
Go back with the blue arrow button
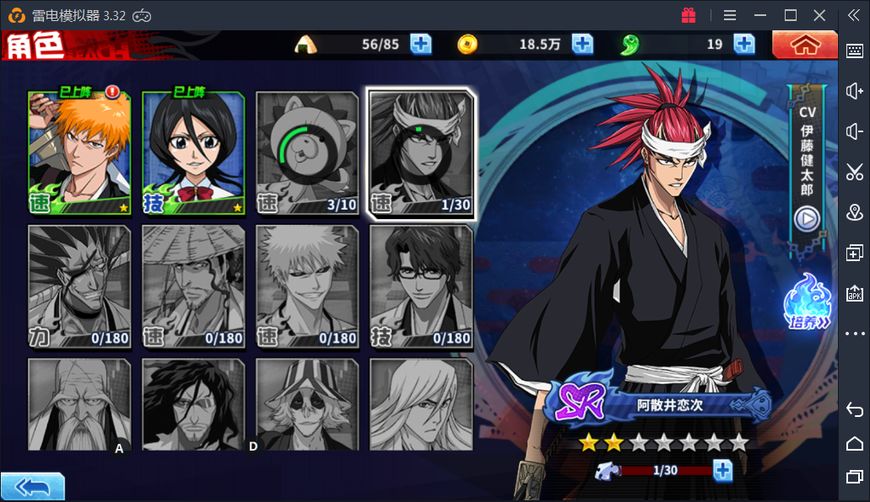click(x=32, y=487)
